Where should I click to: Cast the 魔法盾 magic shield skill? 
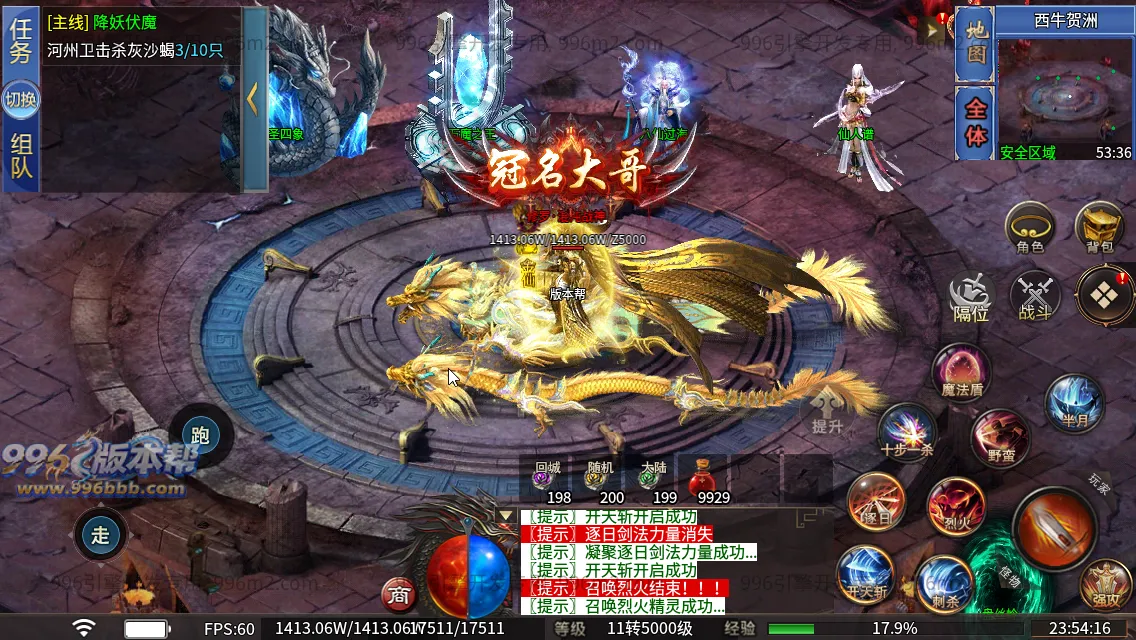(962, 372)
